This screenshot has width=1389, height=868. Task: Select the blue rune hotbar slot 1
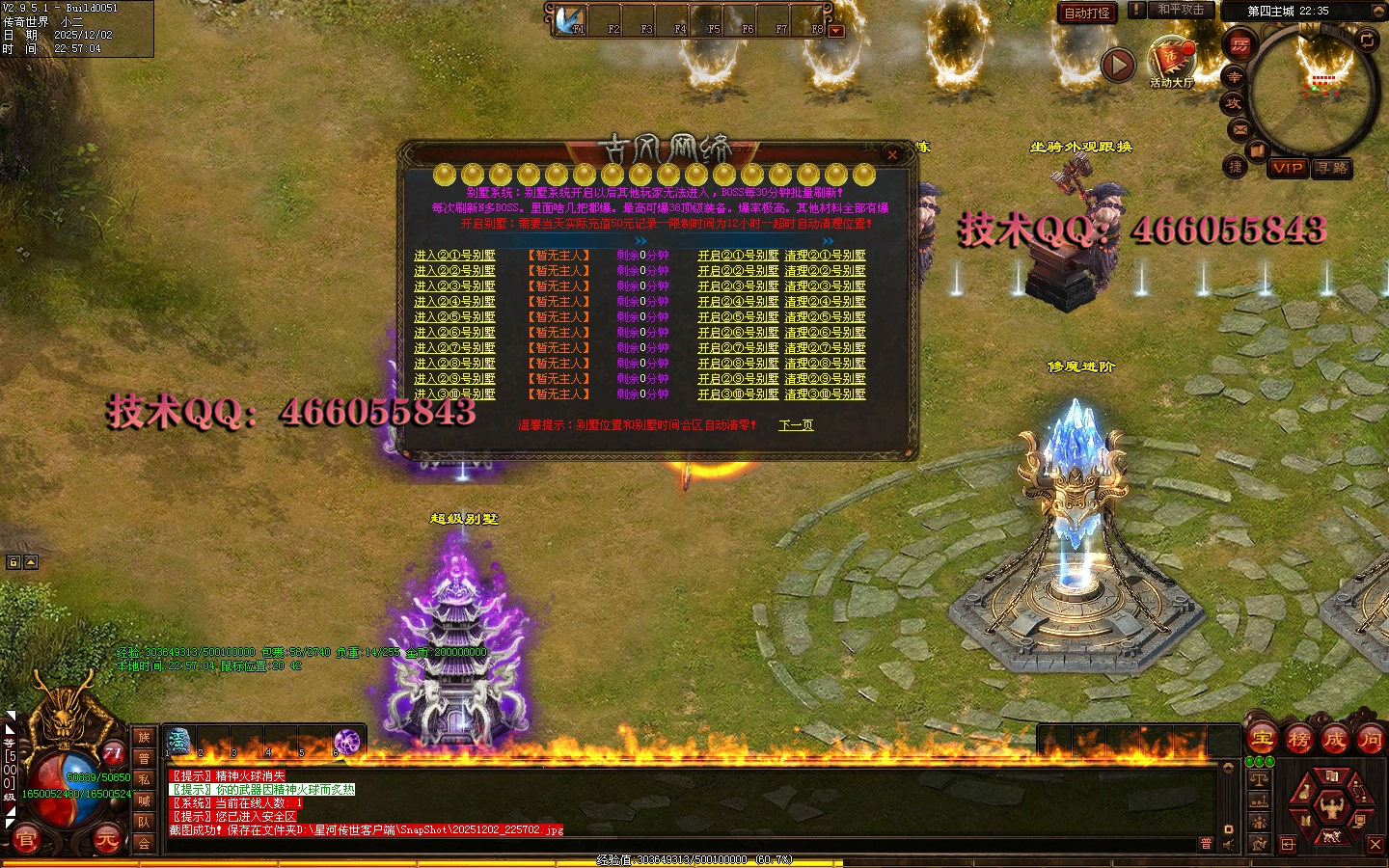[x=179, y=742]
